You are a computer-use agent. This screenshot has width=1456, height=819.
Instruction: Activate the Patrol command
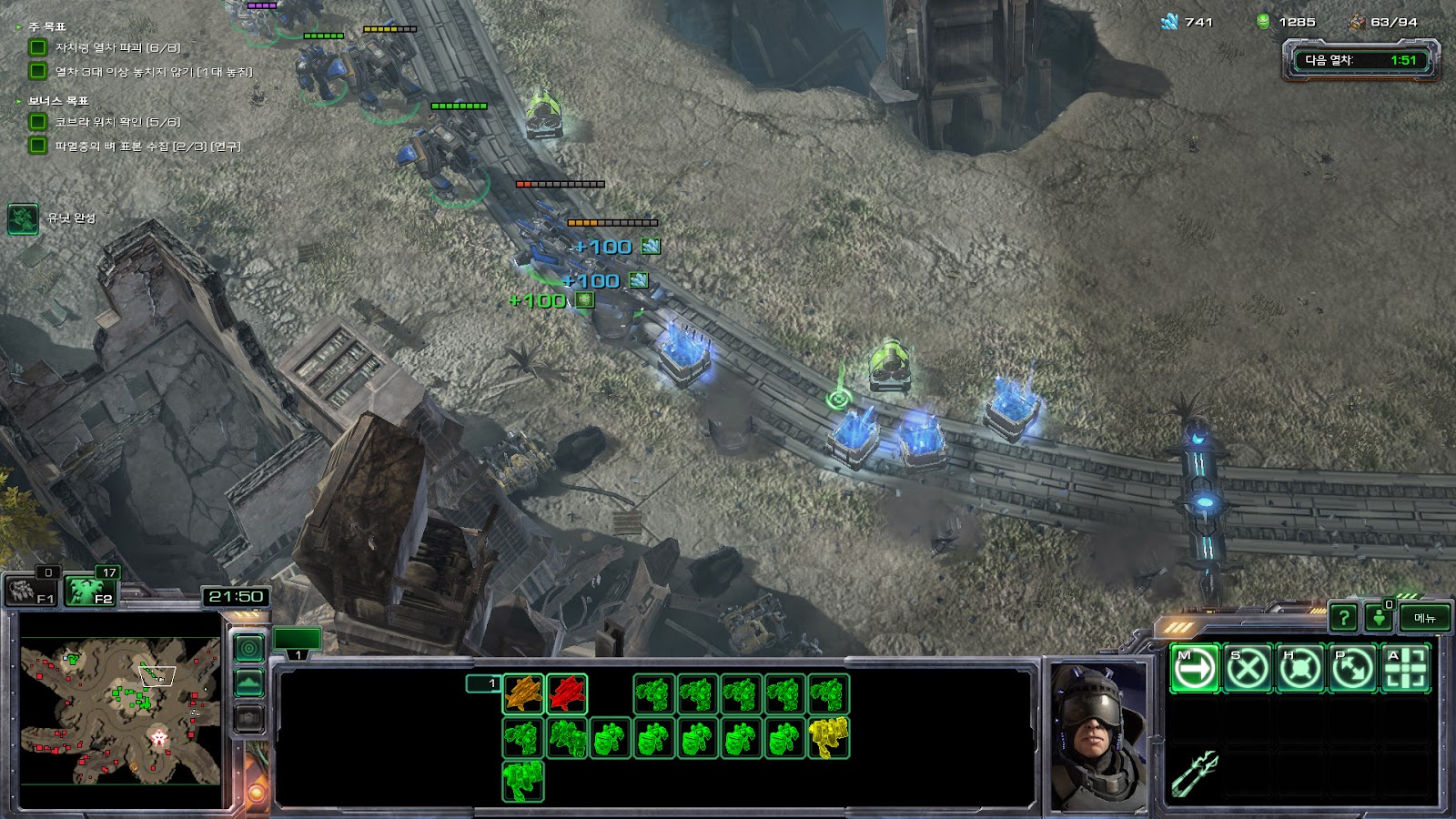point(1352,669)
